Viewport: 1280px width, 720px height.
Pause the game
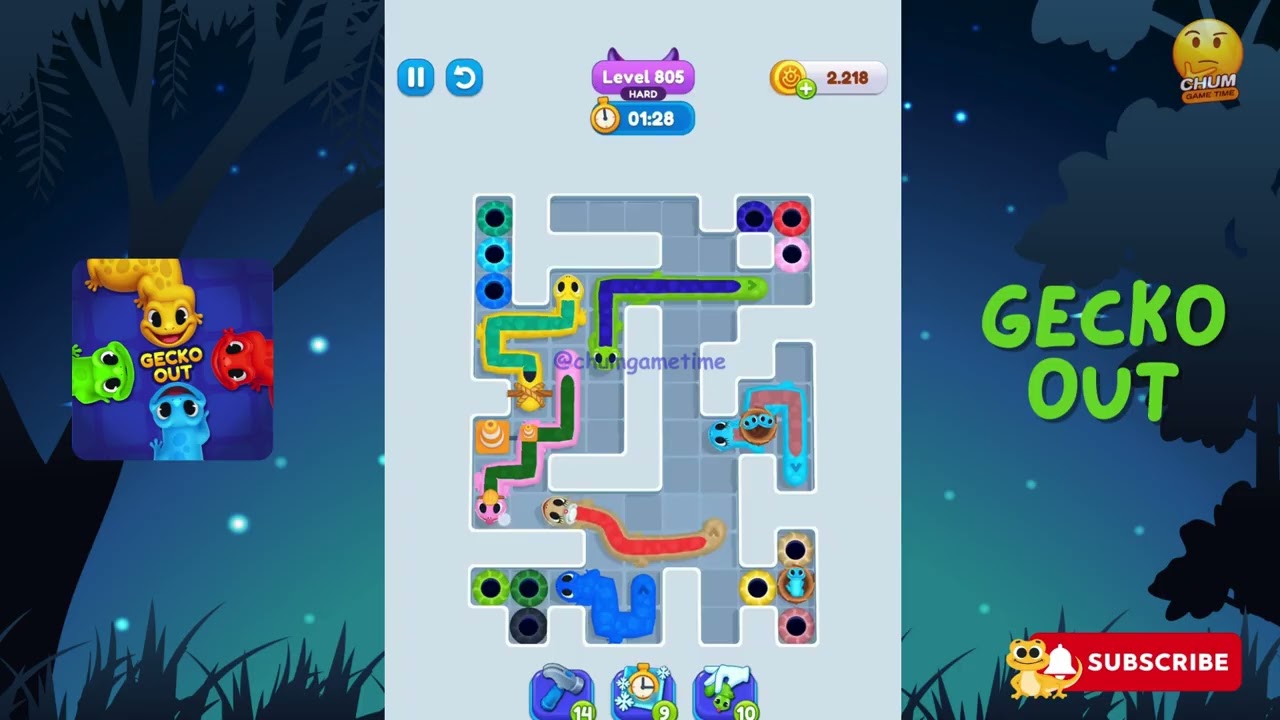pyautogui.click(x=416, y=77)
